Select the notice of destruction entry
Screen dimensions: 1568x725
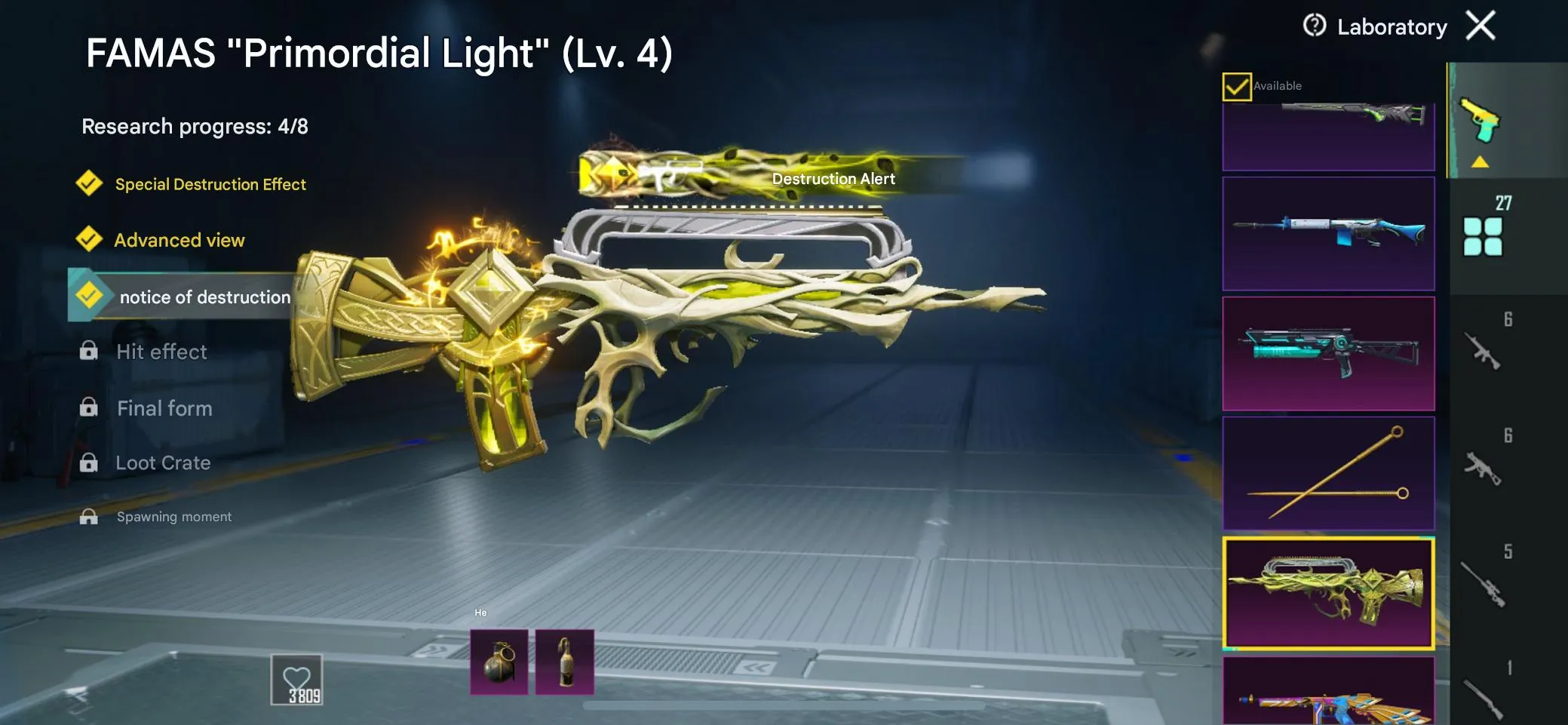coord(204,296)
